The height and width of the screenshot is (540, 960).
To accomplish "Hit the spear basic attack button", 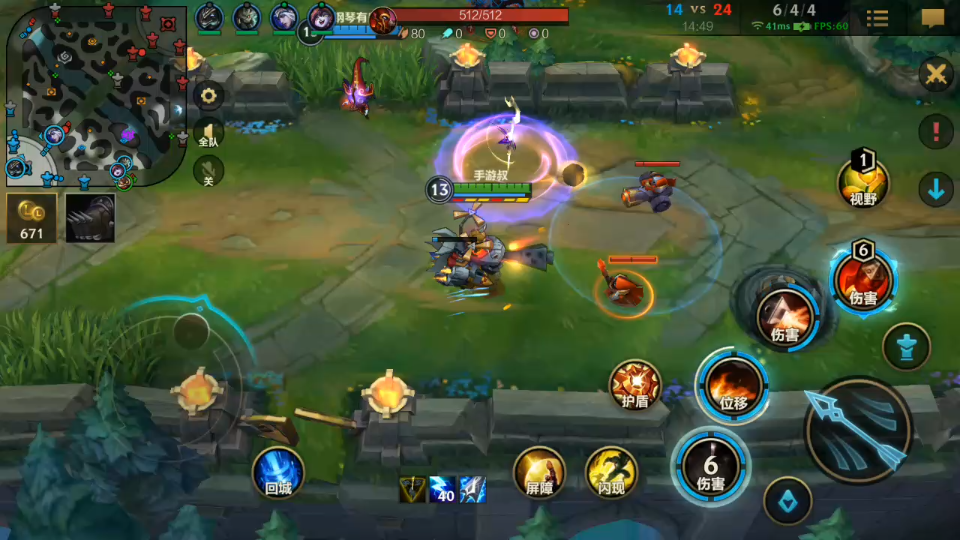I will tap(858, 430).
